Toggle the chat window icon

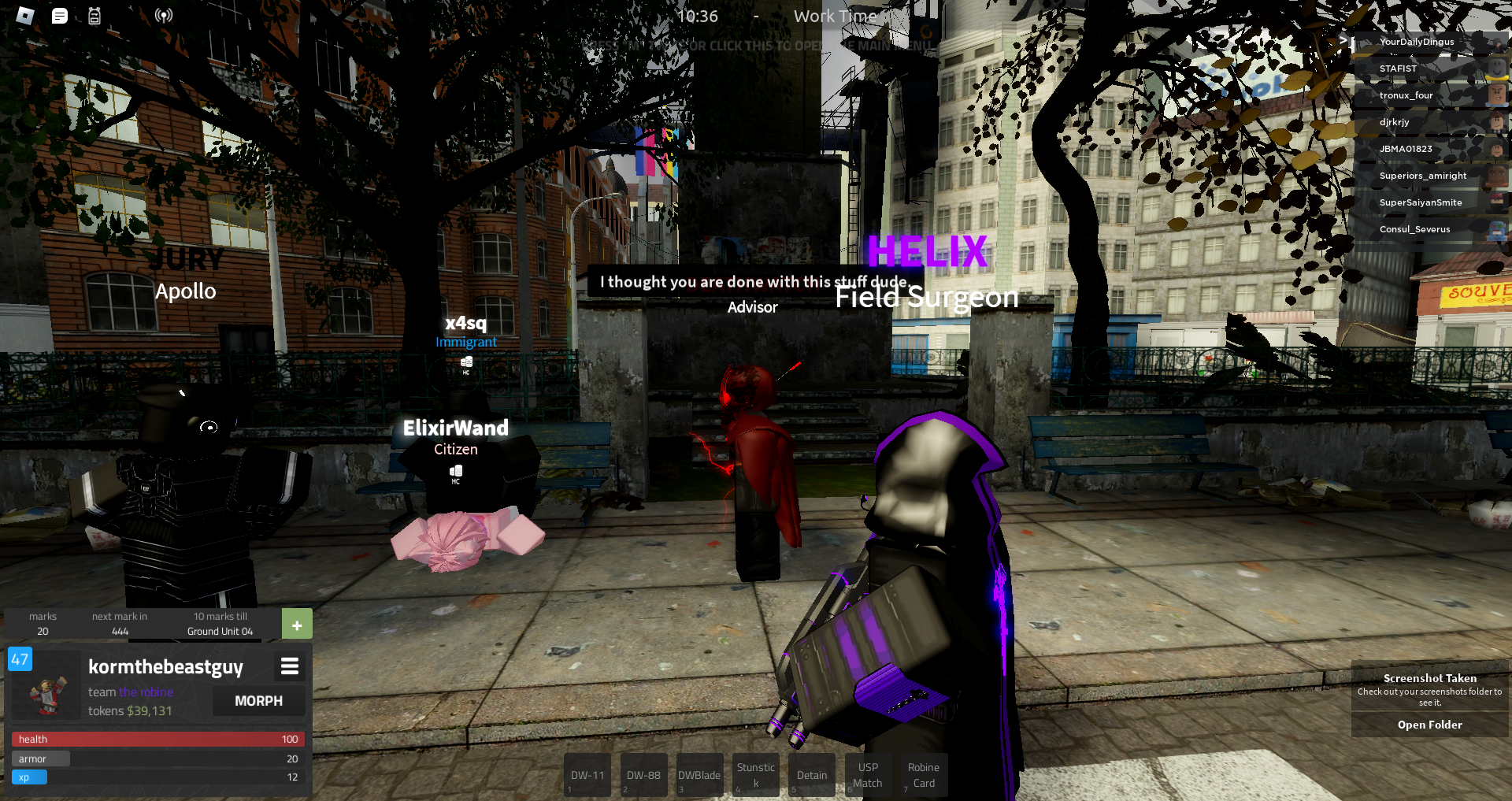click(x=60, y=16)
